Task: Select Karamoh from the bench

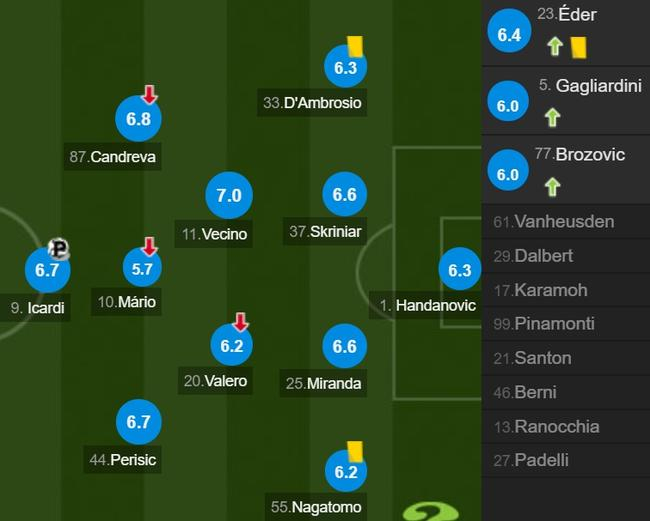Action: click(565, 290)
